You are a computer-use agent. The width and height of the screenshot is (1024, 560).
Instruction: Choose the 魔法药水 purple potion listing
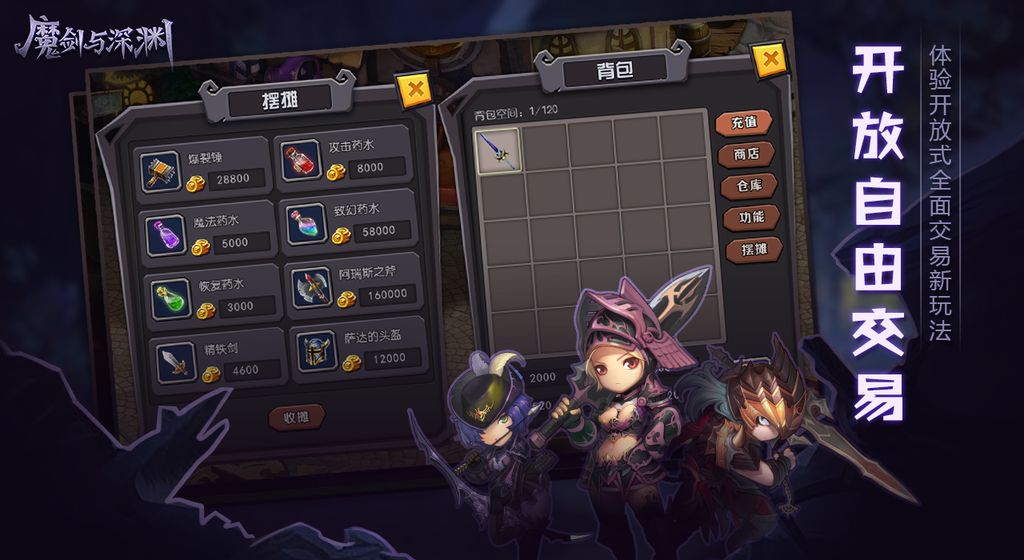click(x=208, y=231)
